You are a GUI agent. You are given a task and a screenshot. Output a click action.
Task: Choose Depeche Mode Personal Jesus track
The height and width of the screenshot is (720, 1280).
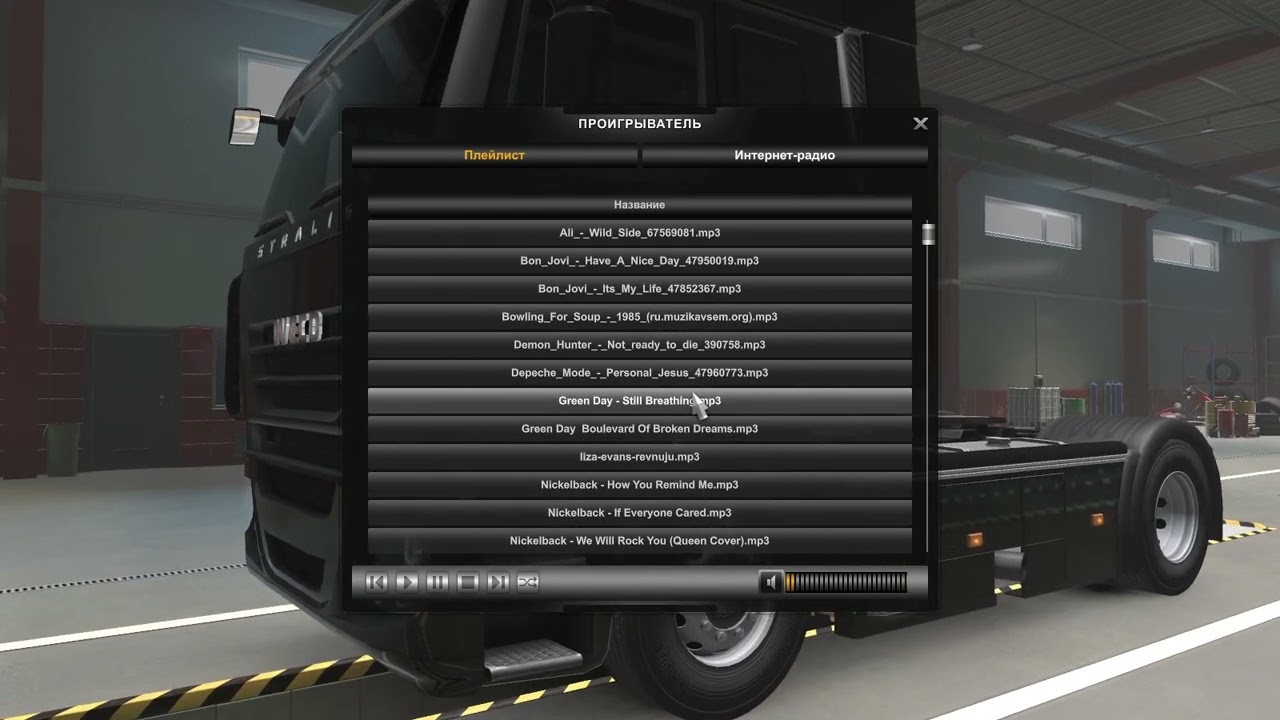[639, 373]
